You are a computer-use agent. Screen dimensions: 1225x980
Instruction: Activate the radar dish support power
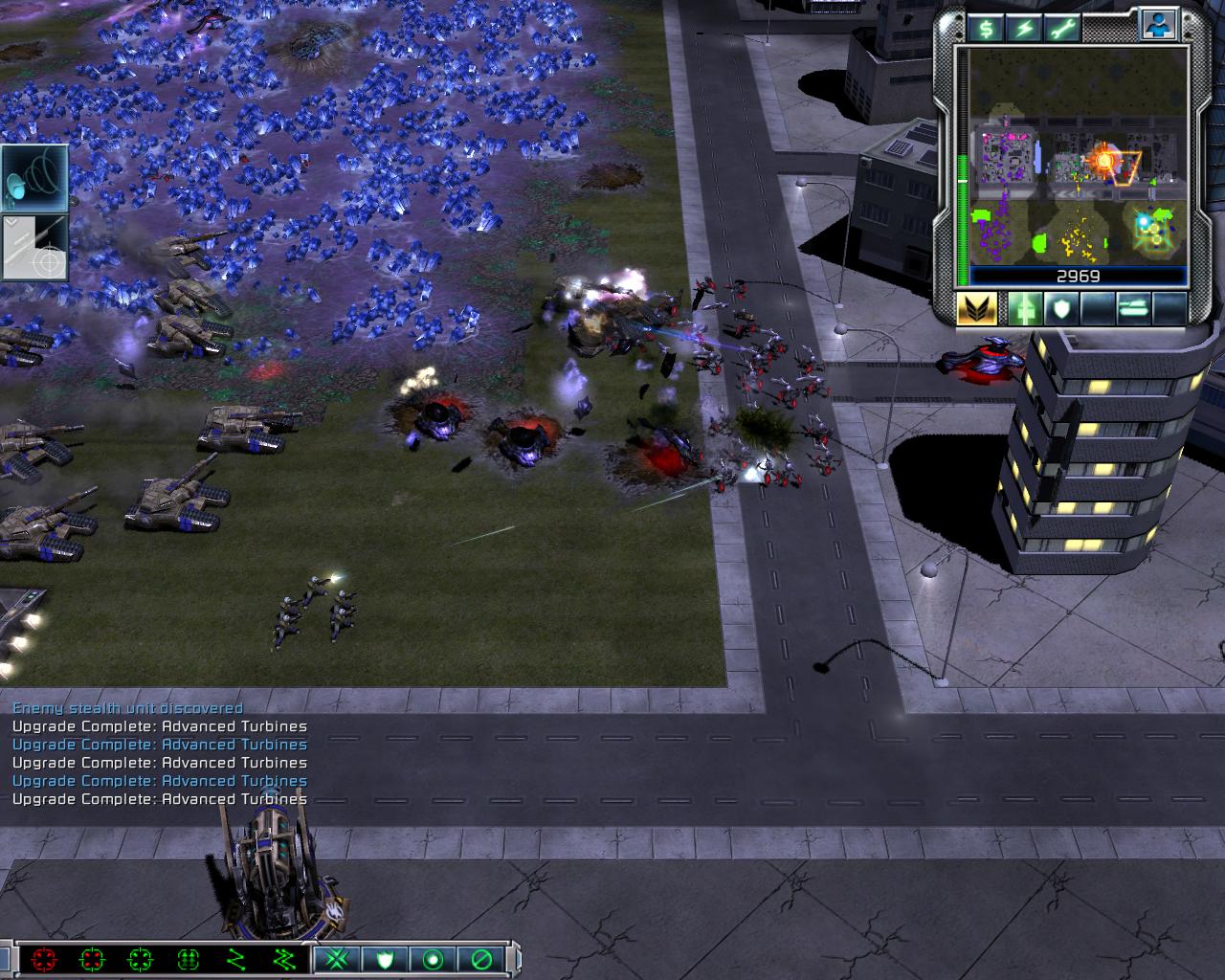[34, 178]
